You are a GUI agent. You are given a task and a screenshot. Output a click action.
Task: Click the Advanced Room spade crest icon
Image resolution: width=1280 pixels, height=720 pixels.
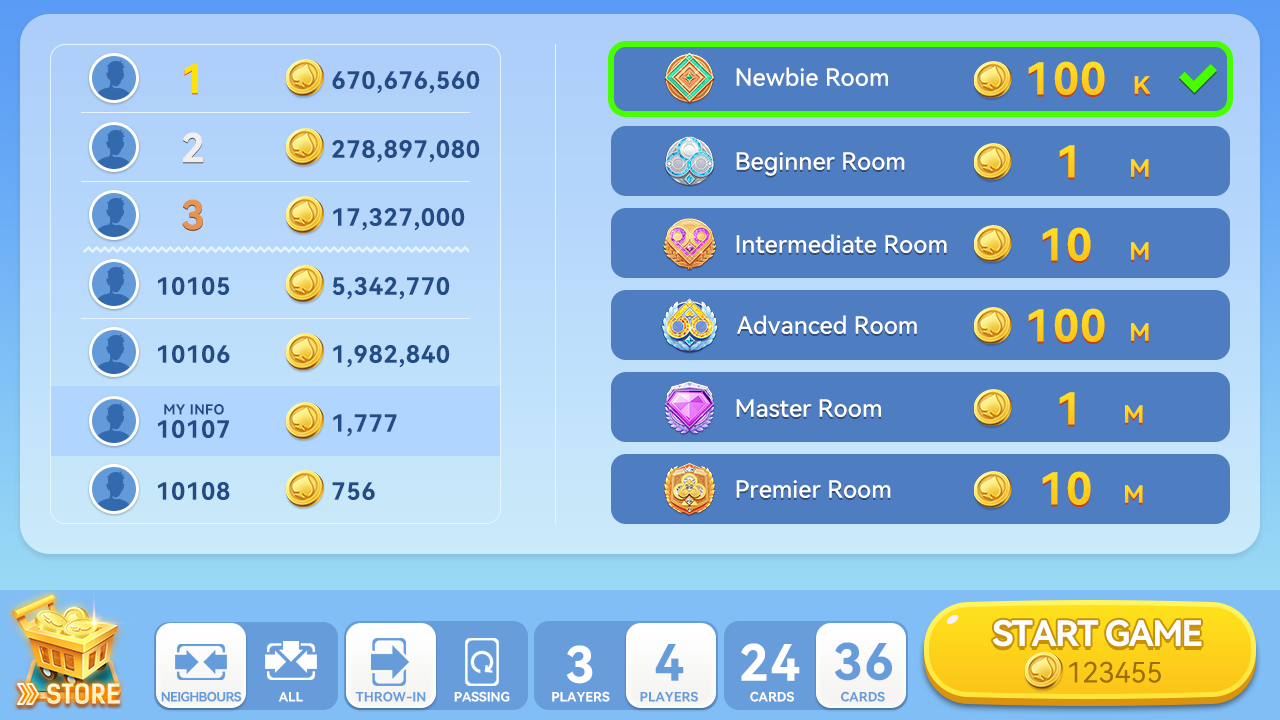click(x=688, y=325)
